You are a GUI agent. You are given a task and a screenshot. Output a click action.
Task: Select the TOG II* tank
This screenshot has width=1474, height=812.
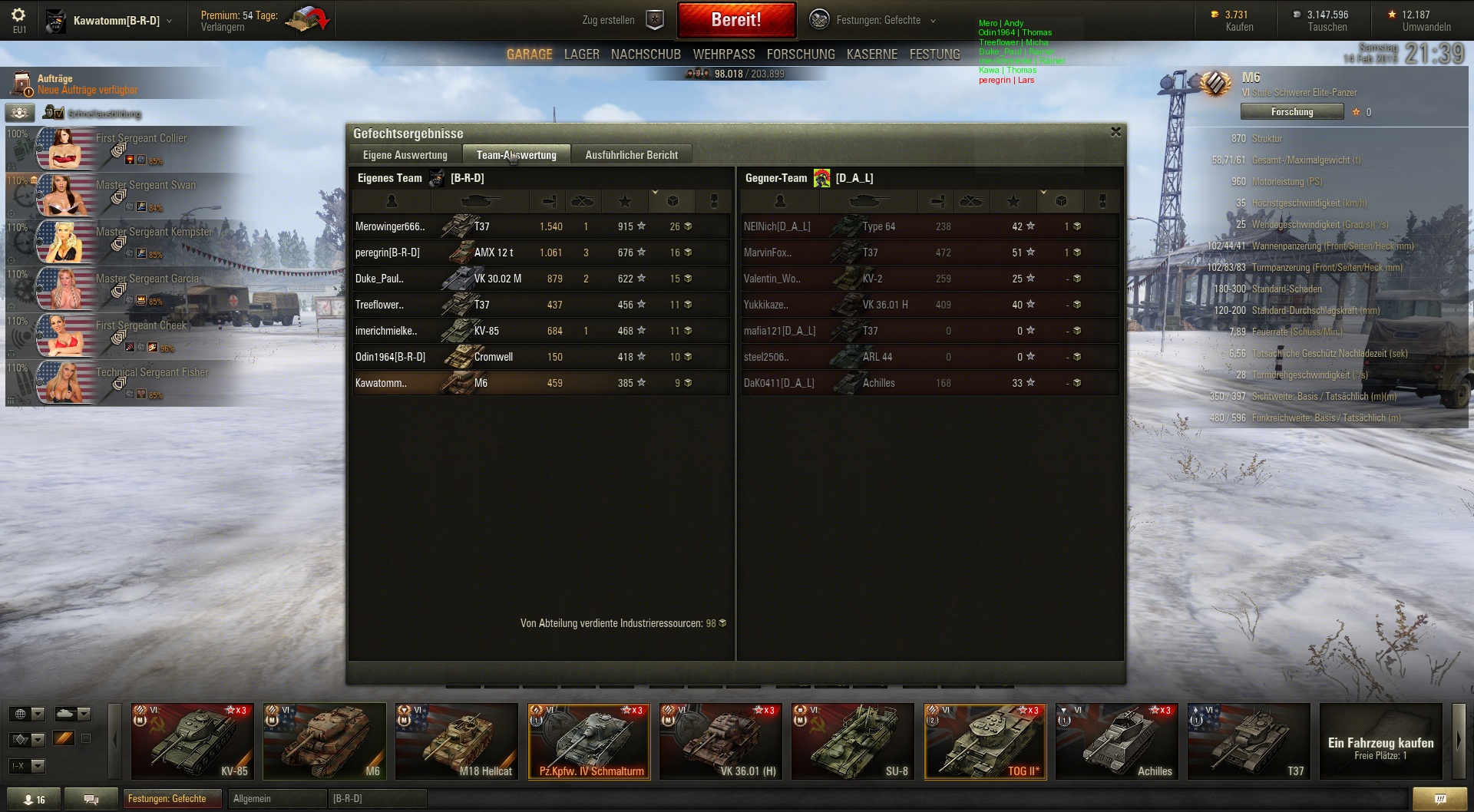click(985, 741)
